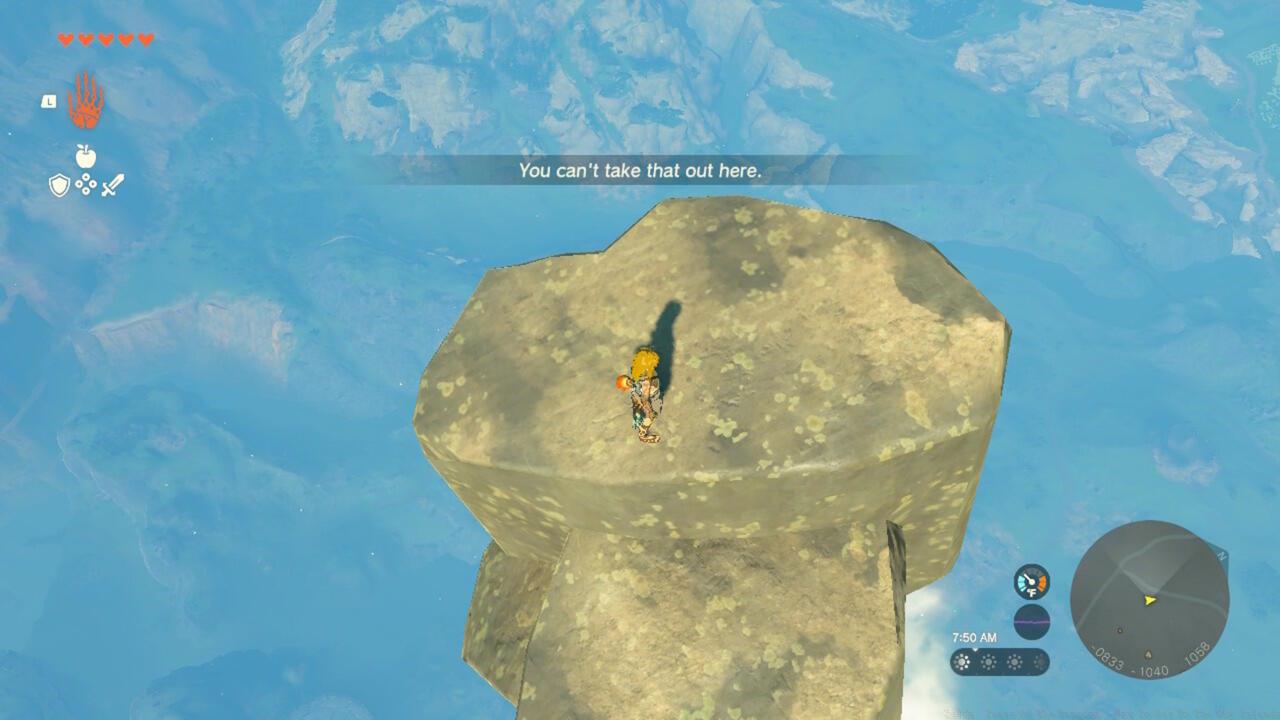Click the N compass marker on the minimap

[x=1222, y=554]
